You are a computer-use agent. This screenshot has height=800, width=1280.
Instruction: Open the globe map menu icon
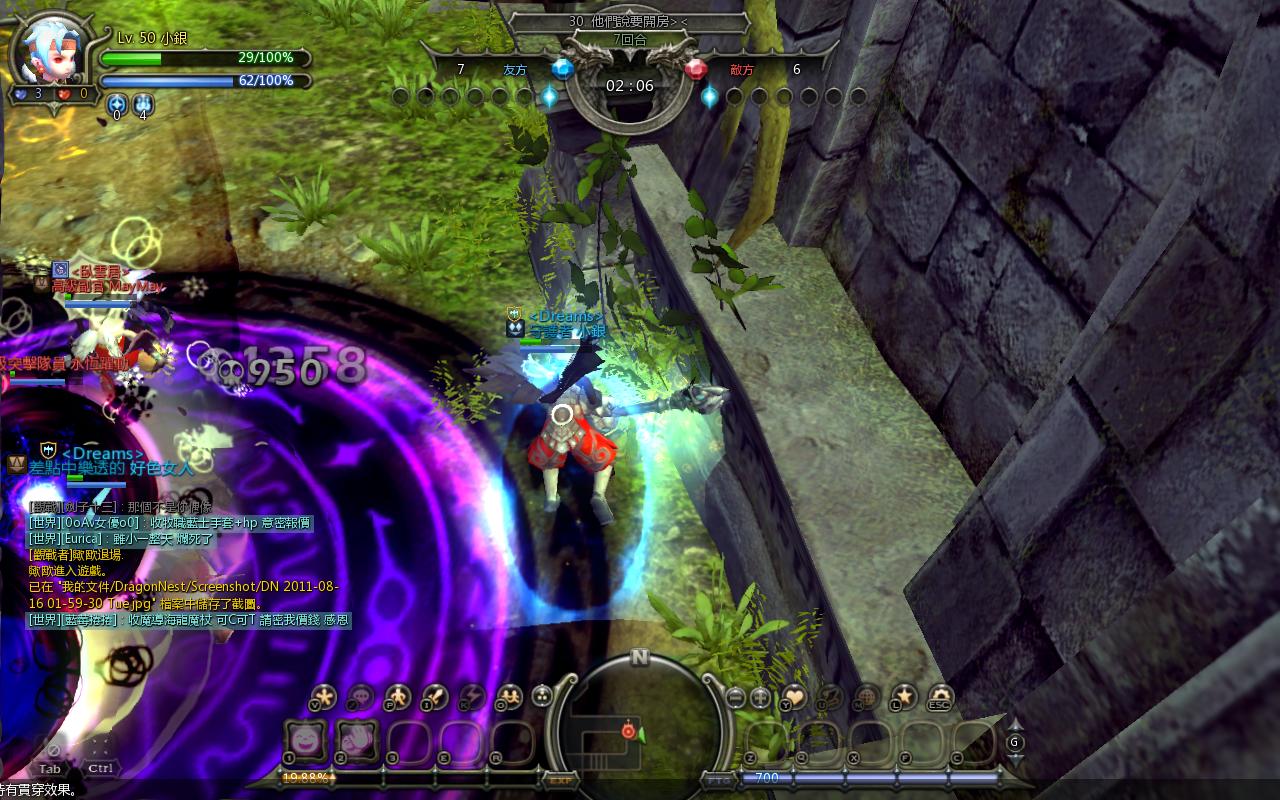[867, 696]
